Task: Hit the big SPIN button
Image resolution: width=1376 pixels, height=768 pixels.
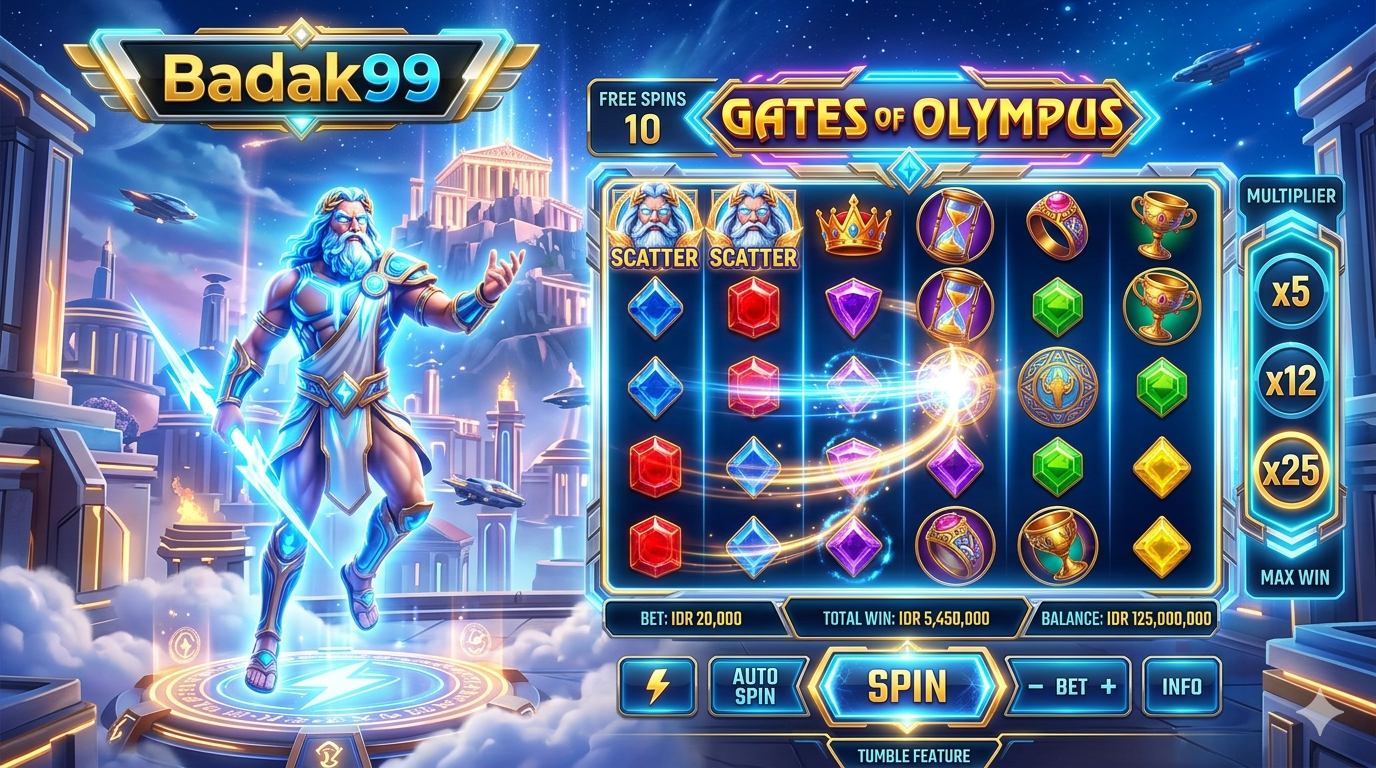Action: coord(906,686)
